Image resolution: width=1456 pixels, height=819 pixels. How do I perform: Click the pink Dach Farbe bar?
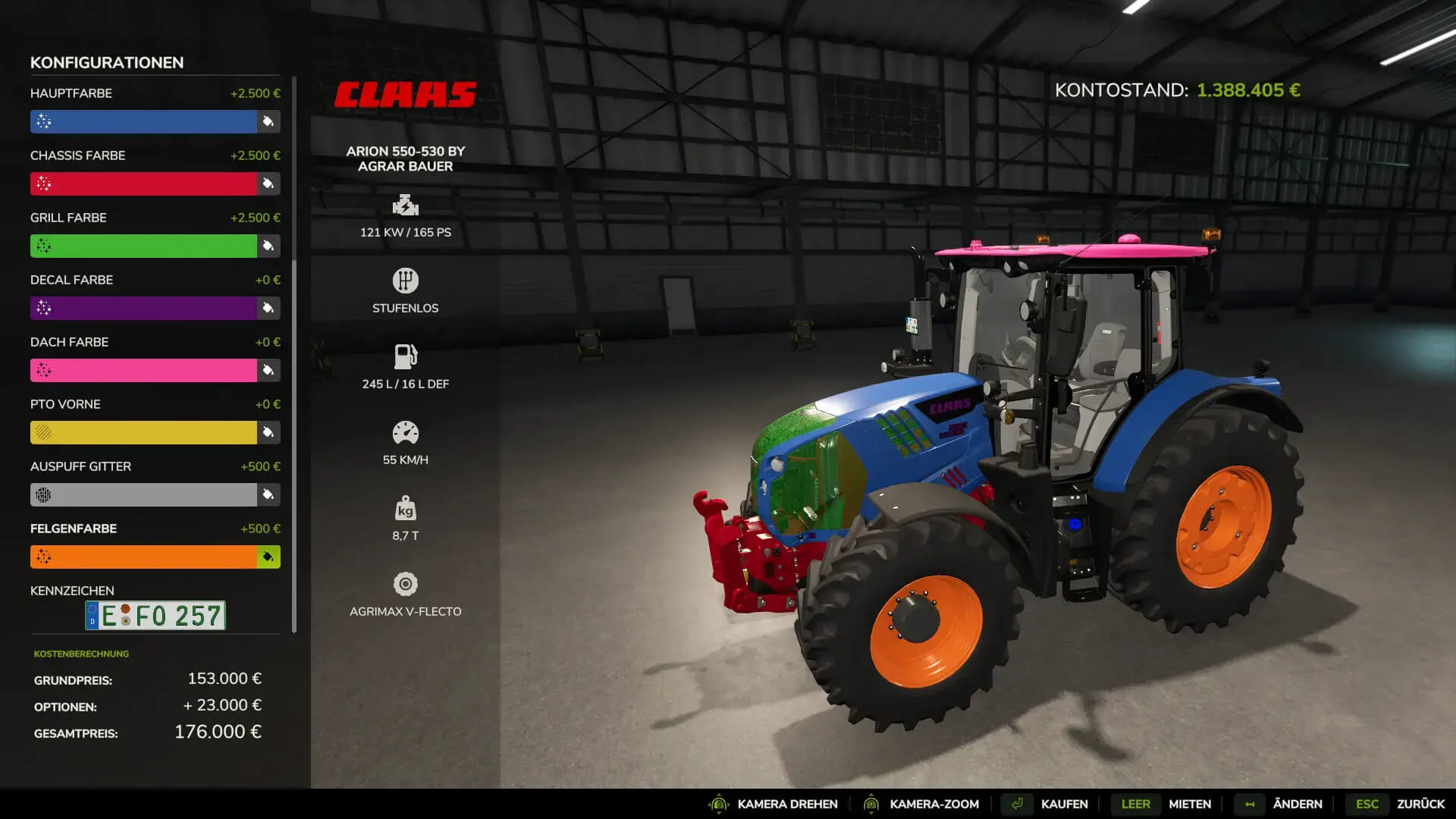click(143, 370)
